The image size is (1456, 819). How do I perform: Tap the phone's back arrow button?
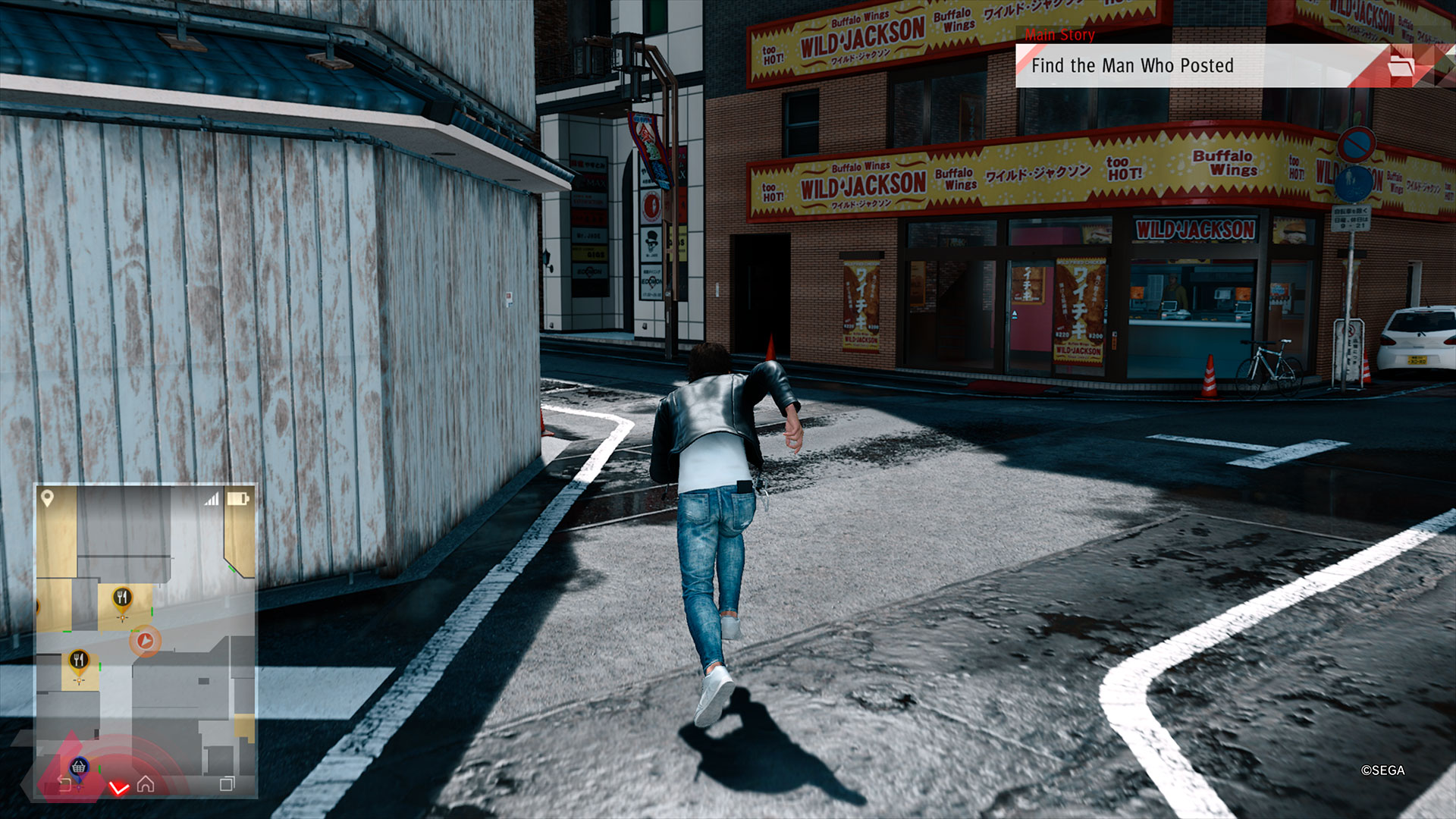[64, 784]
